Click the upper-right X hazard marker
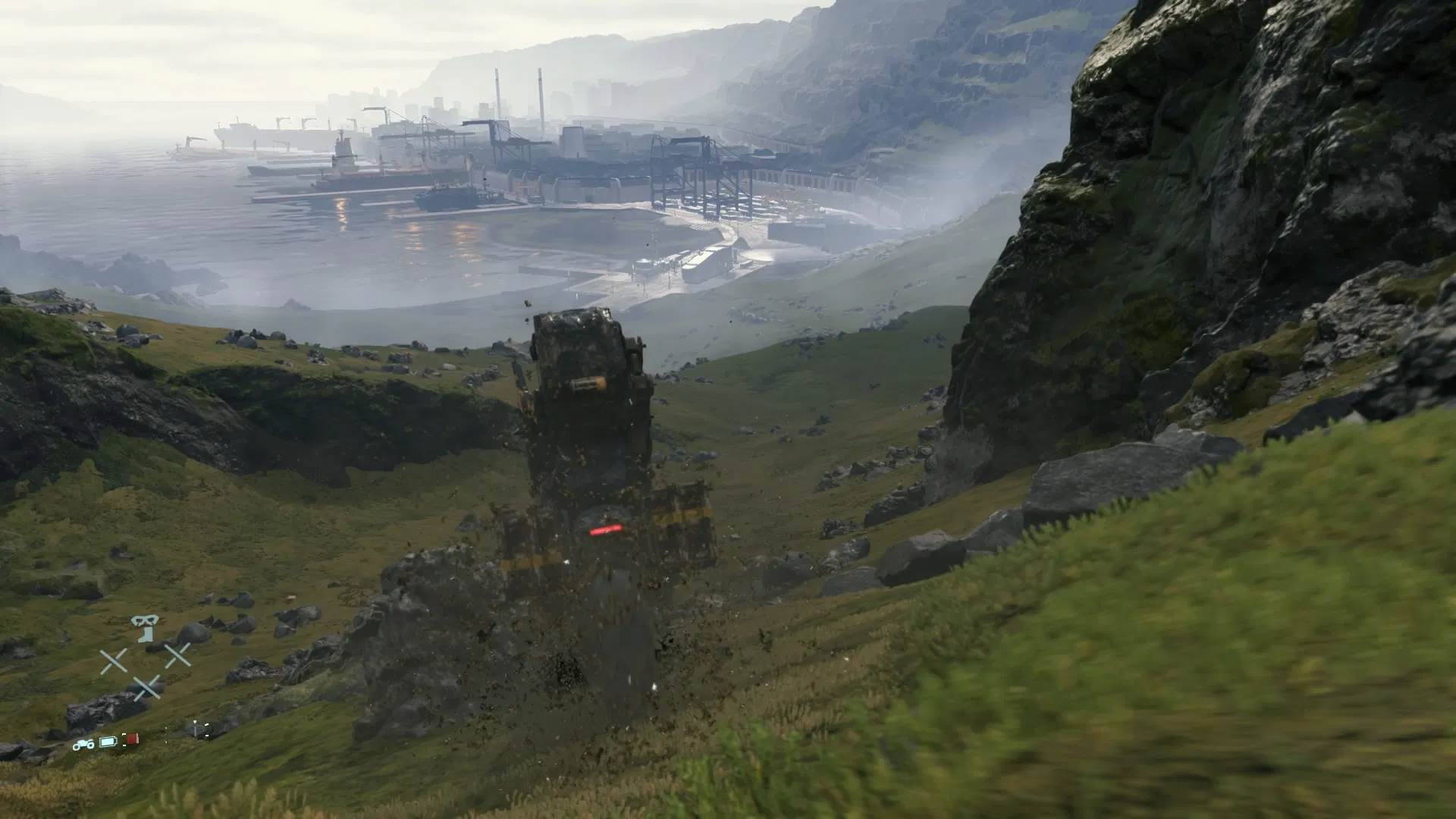Screen dimensions: 1456x819 click(179, 656)
